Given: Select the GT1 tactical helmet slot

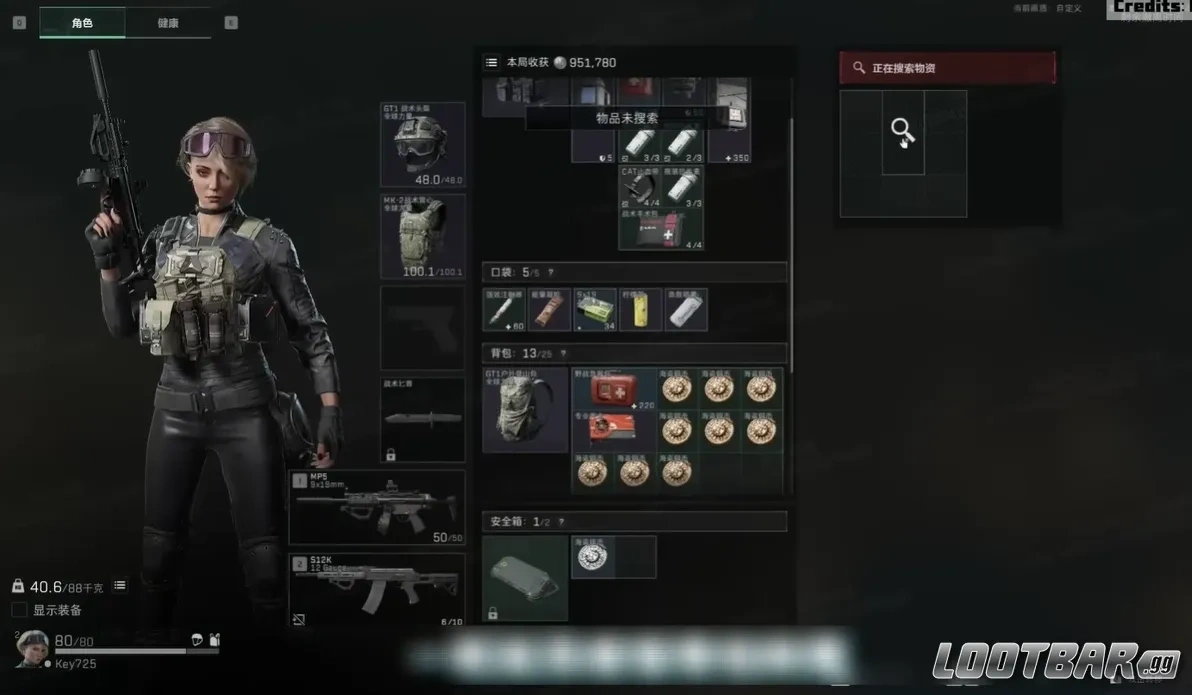Looking at the screenshot, I should tap(422, 144).
